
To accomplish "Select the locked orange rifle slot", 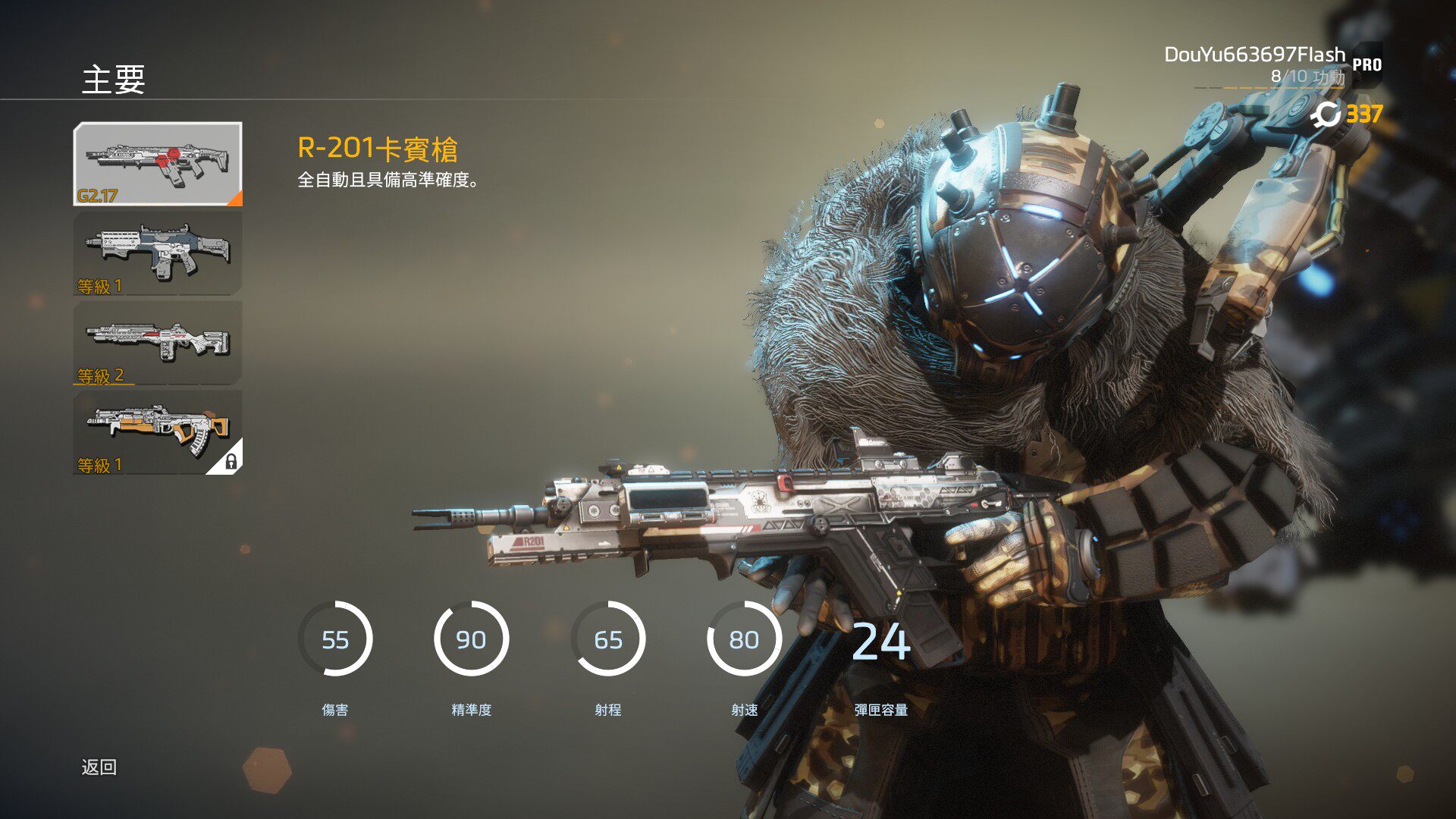I will [158, 432].
